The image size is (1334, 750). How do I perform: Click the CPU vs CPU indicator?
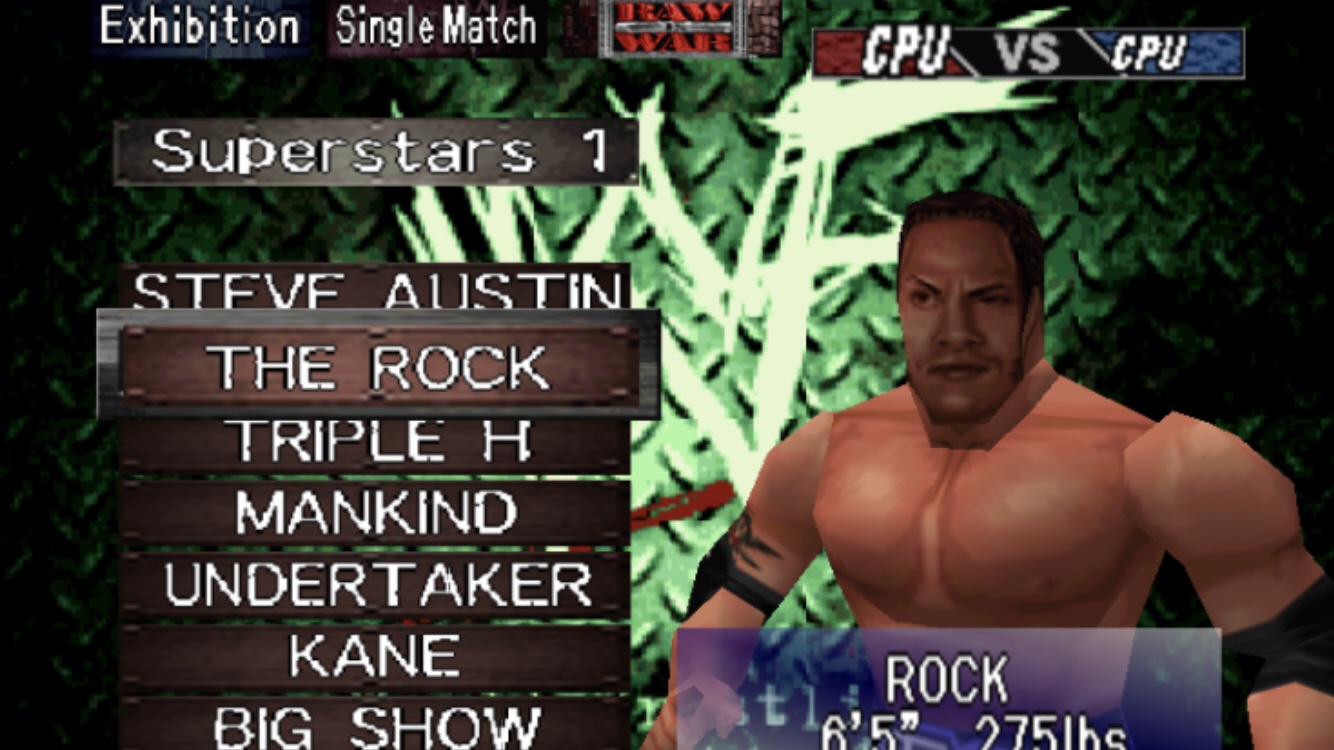tap(1028, 52)
